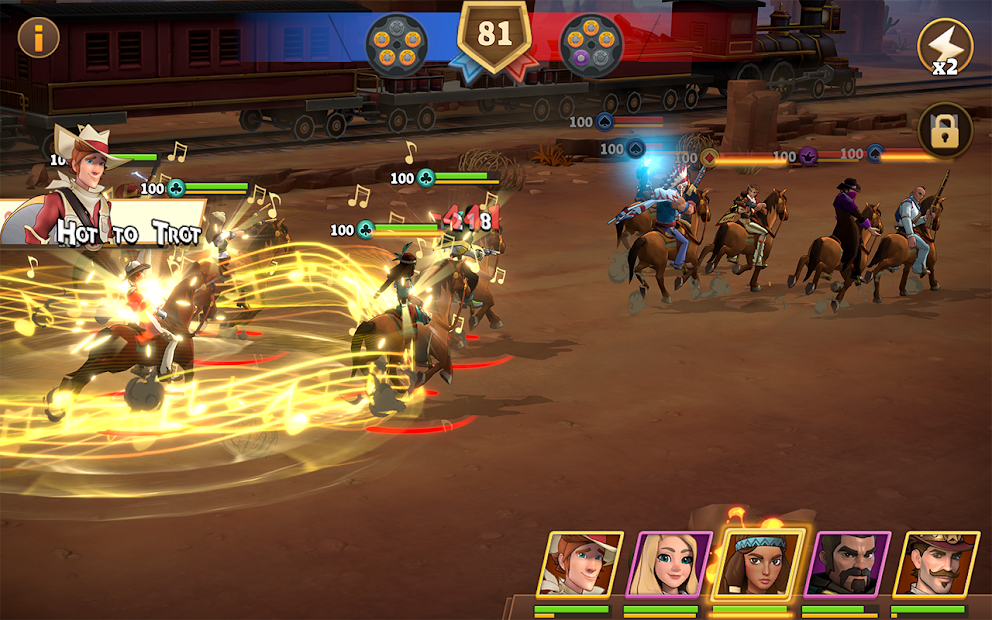Activate the headband woman hero's flaming portrait
This screenshot has height=620, width=992.
[758, 565]
